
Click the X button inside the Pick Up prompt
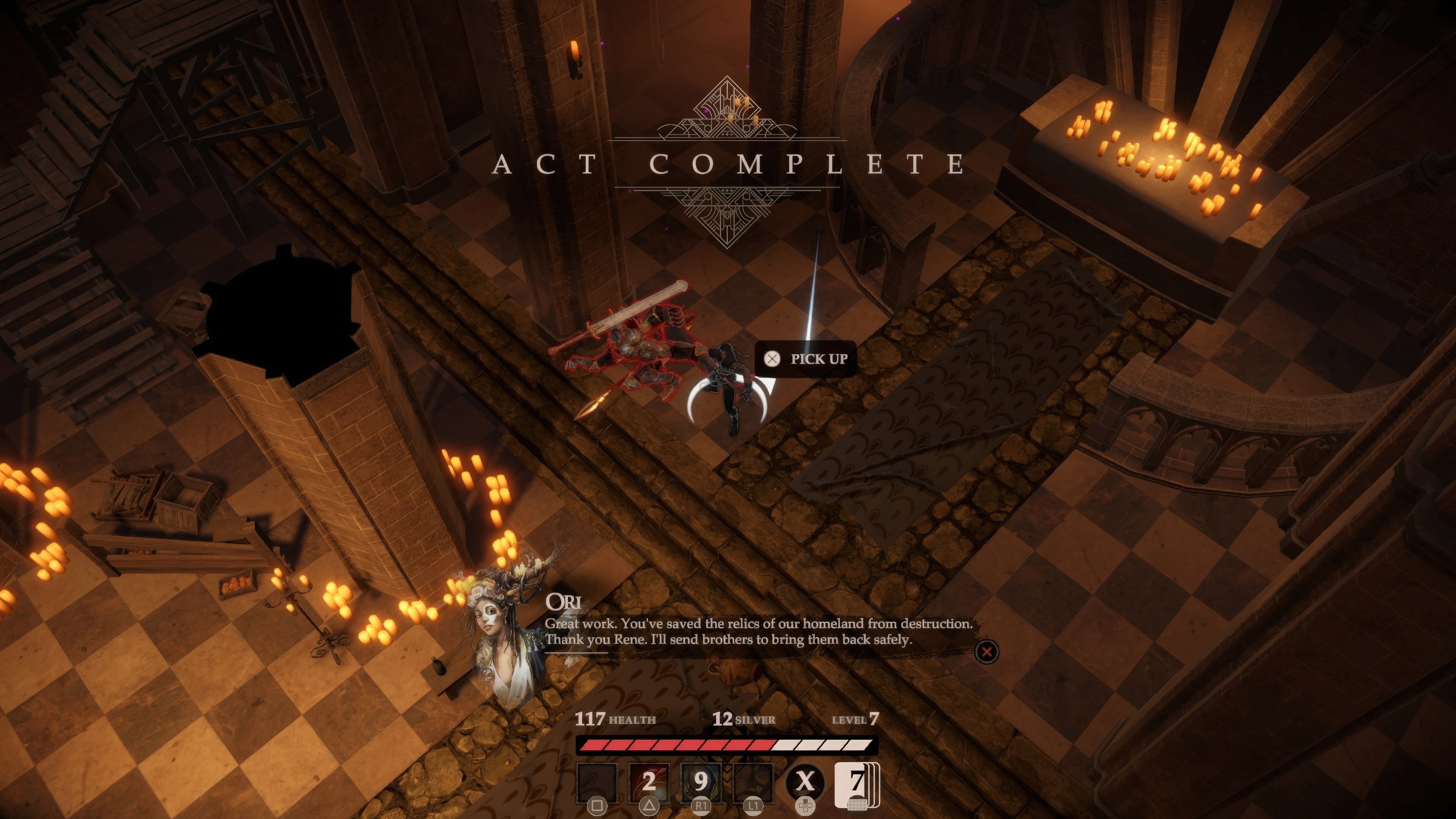772,358
